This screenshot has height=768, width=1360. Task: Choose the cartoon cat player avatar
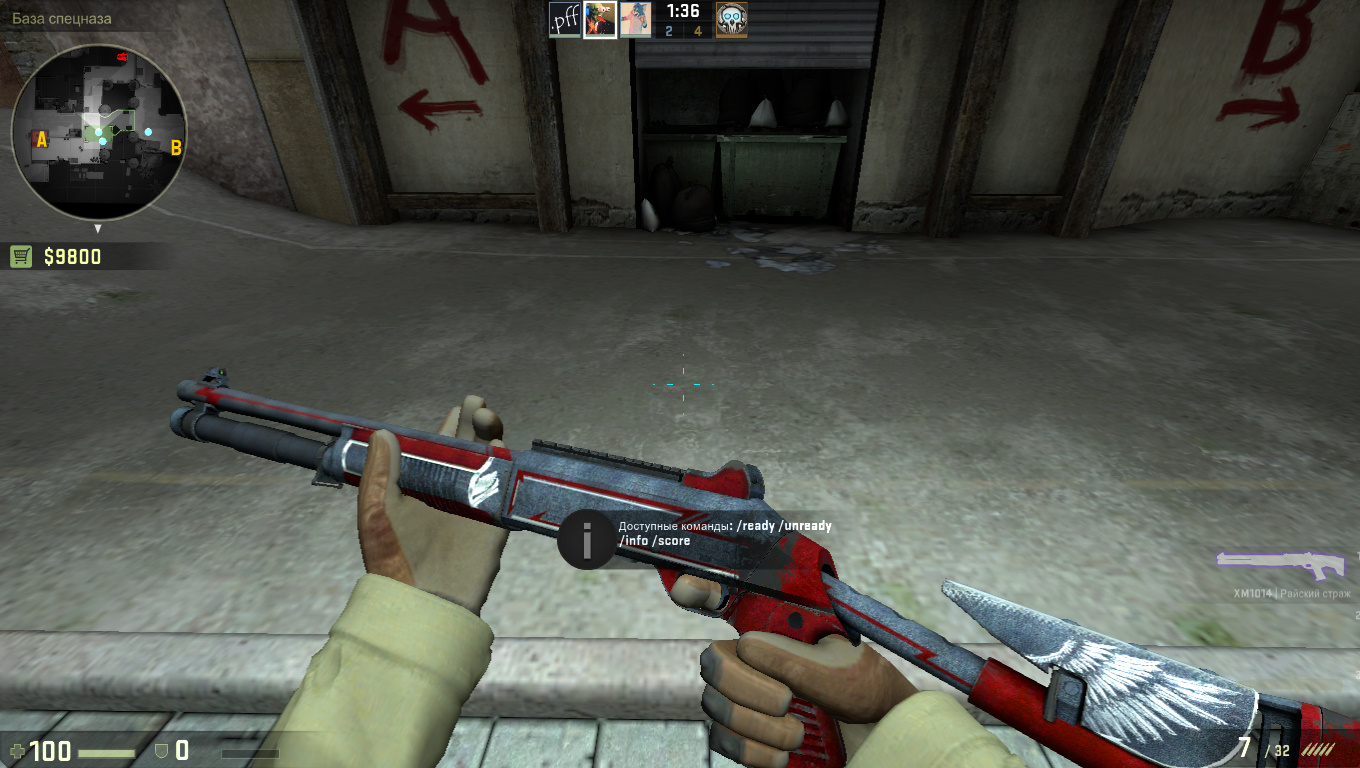click(635, 20)
